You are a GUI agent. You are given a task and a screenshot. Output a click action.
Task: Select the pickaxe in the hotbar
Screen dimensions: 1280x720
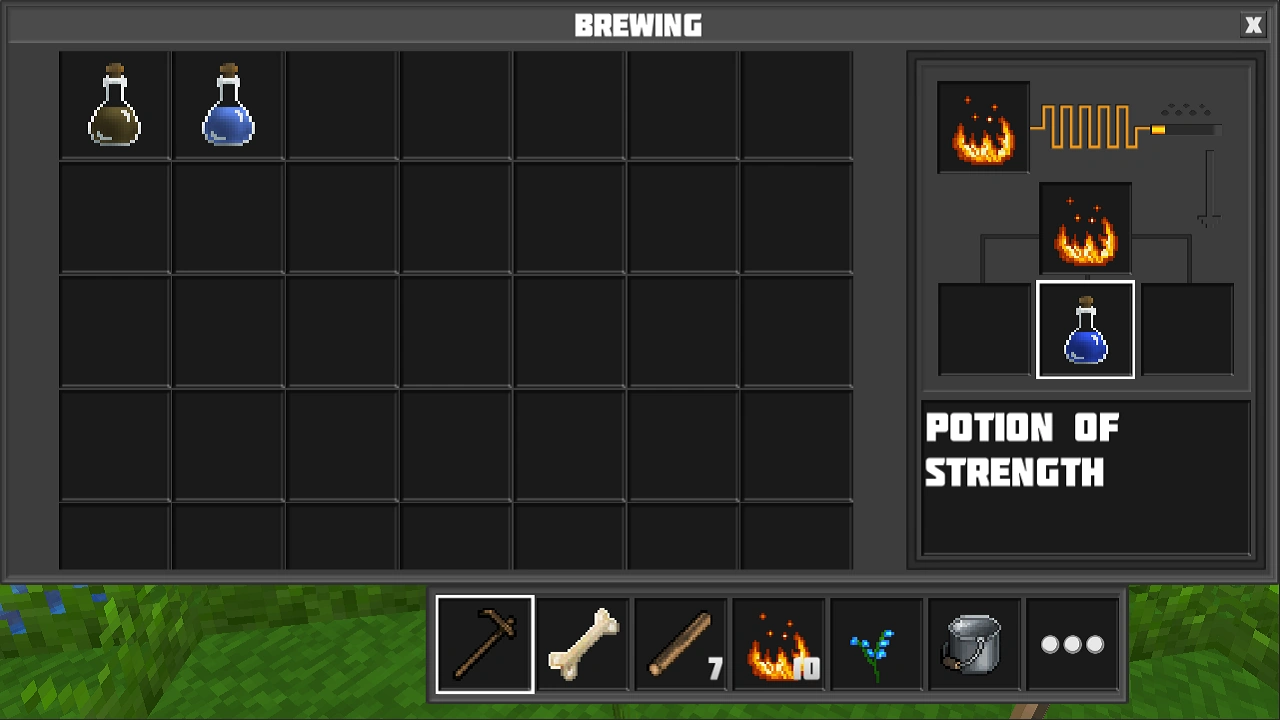click(484, 643)
